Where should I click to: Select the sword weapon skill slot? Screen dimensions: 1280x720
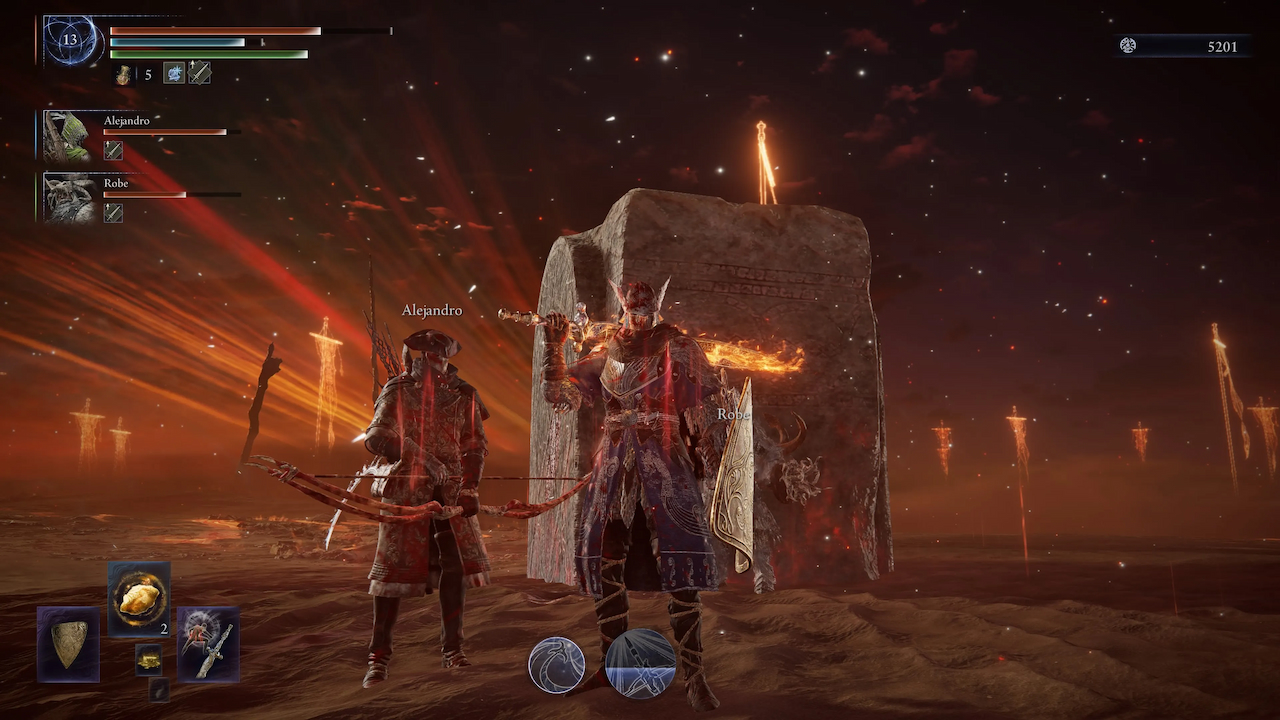click(208, 644)
